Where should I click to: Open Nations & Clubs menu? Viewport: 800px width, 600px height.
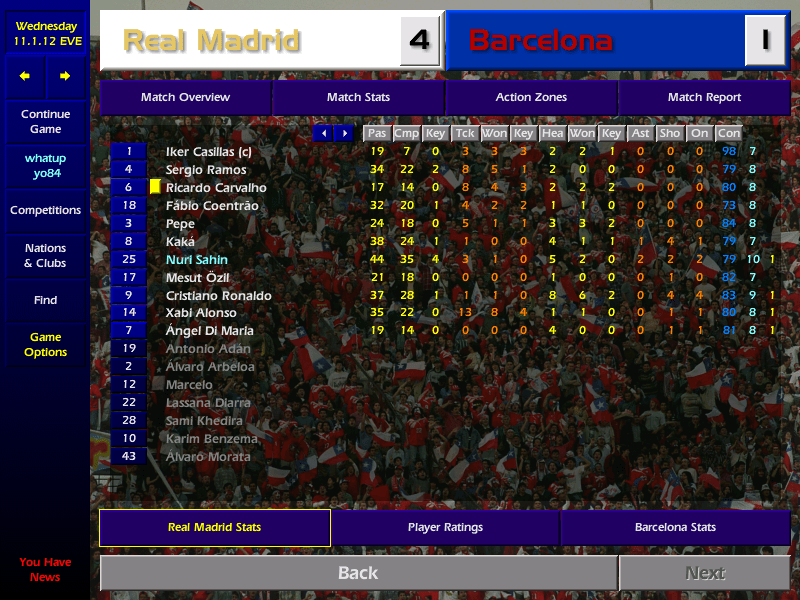[45, 255]
